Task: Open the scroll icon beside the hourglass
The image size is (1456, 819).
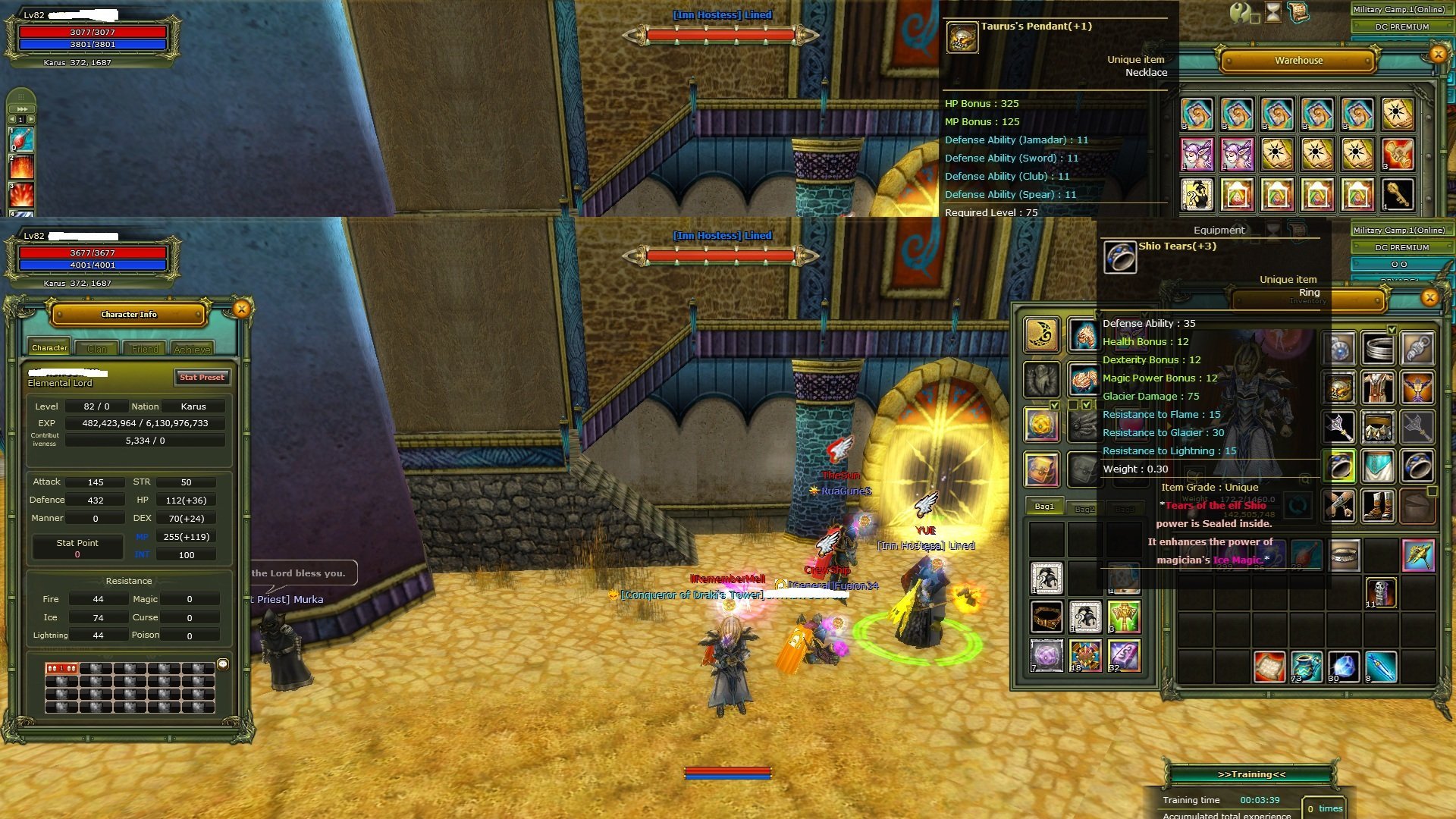Action: (1298, 12)
